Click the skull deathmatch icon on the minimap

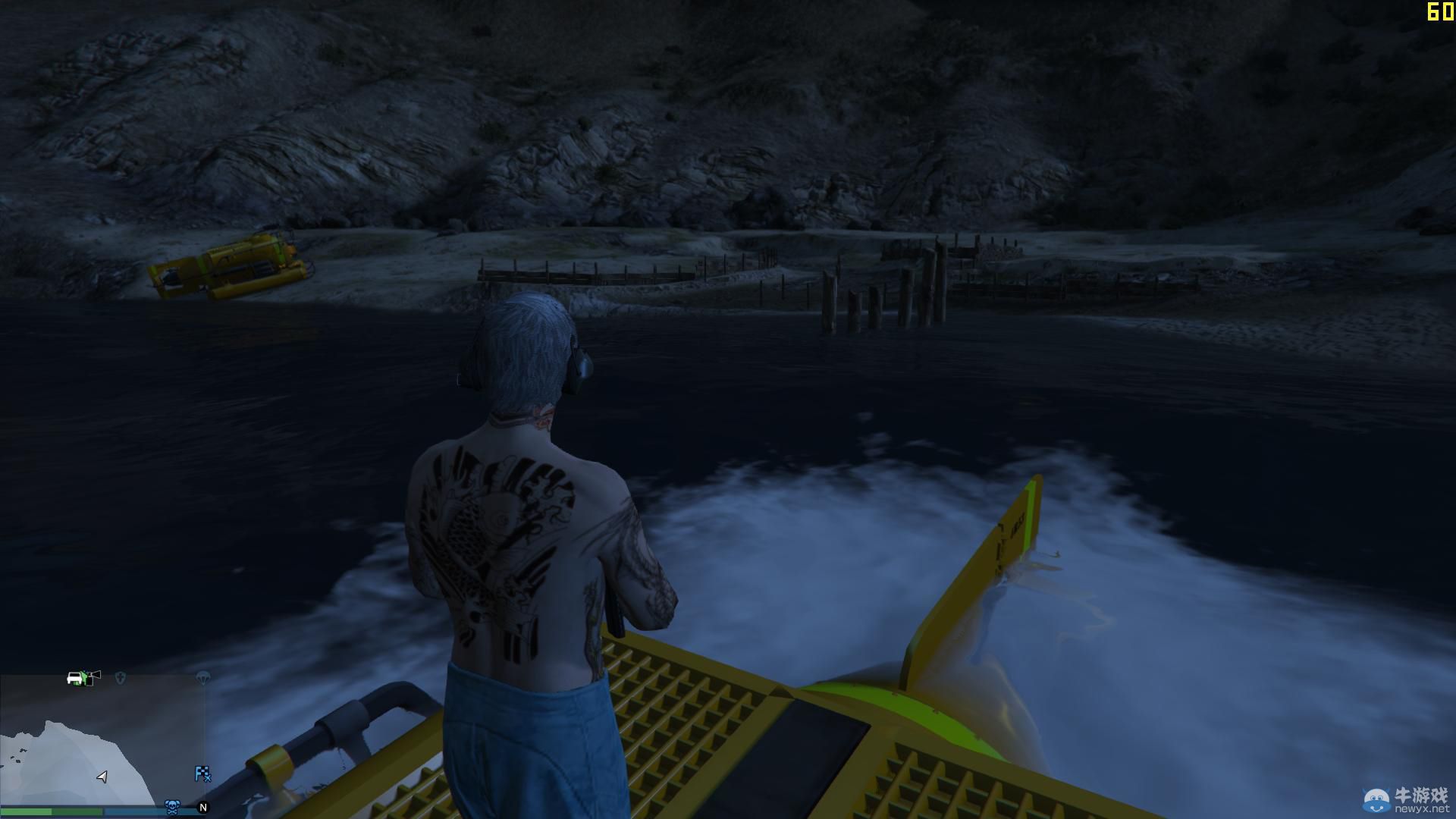pos(173,806)
